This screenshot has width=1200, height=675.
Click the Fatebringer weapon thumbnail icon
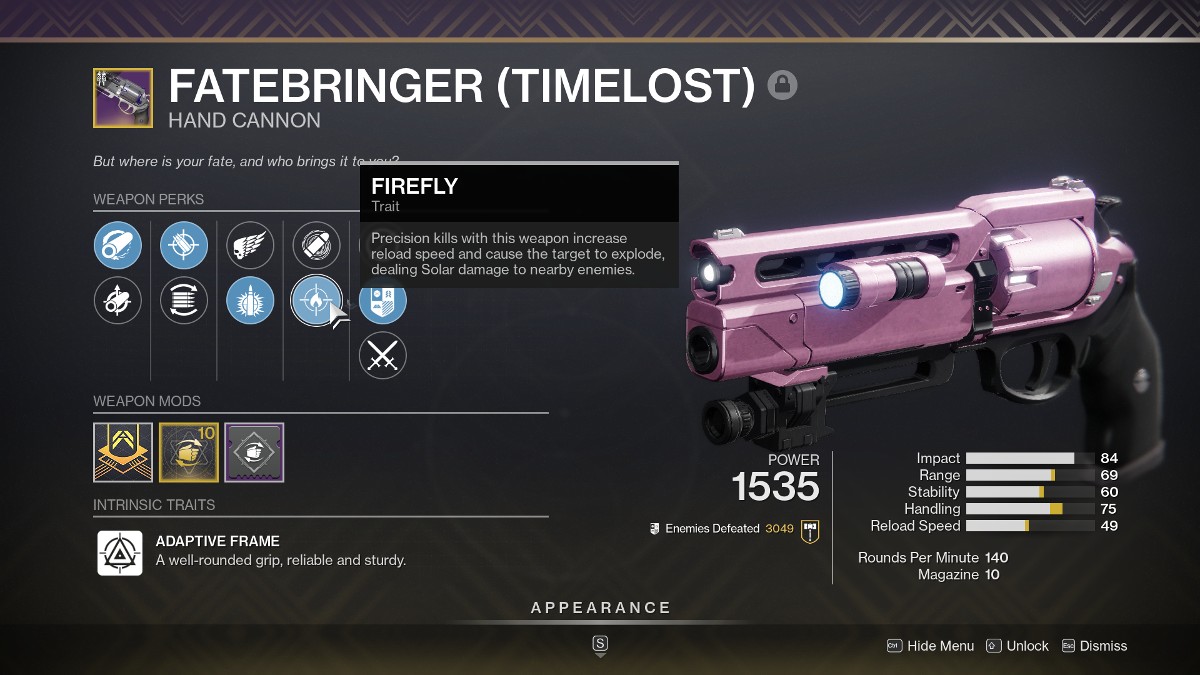coord(123,98)
